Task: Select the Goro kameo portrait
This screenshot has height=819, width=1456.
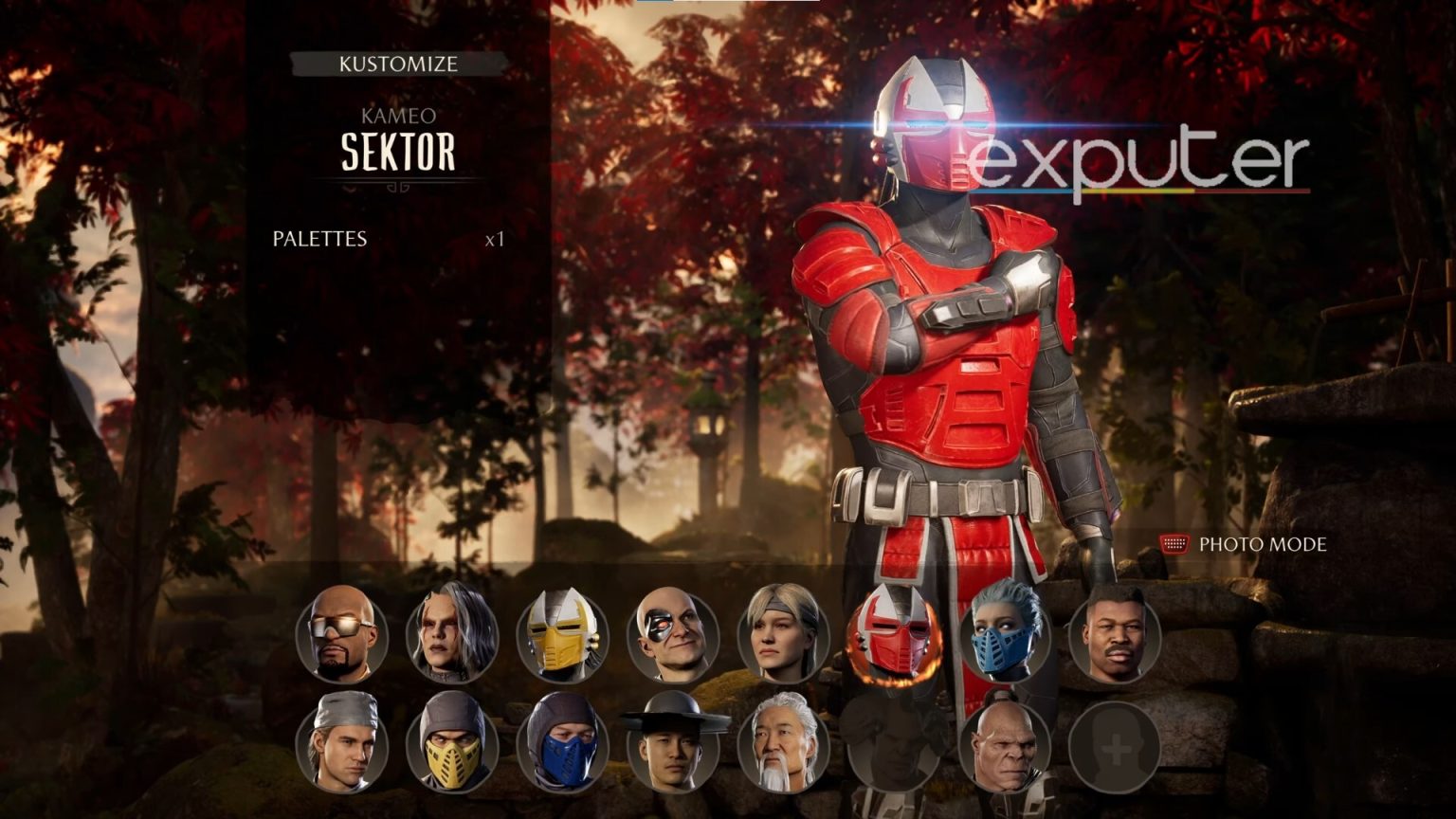Action: tap(1008, 747)
